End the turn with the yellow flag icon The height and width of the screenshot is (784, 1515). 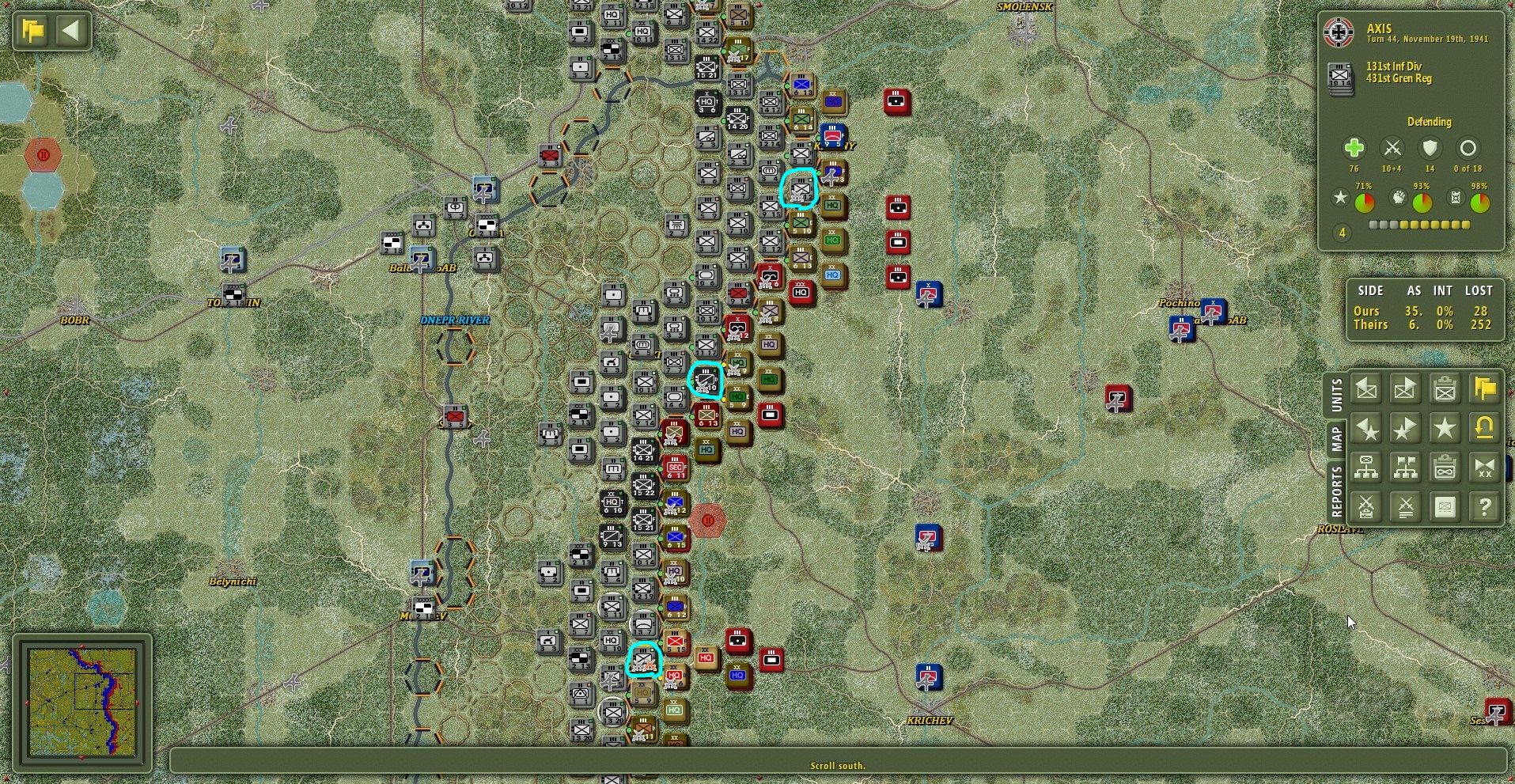(x=1484, y=388)
